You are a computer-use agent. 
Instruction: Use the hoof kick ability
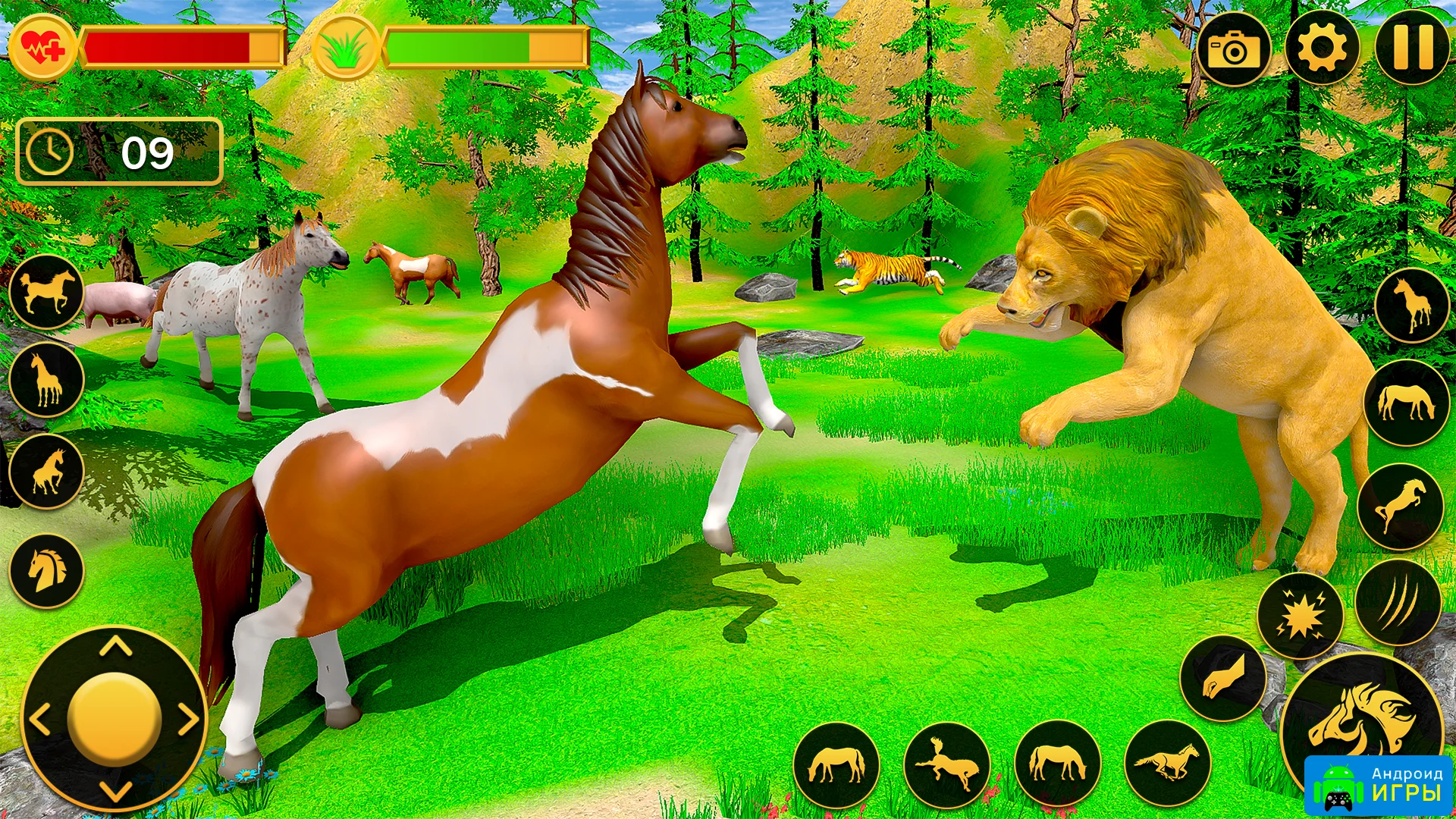tap(1222, 678)
